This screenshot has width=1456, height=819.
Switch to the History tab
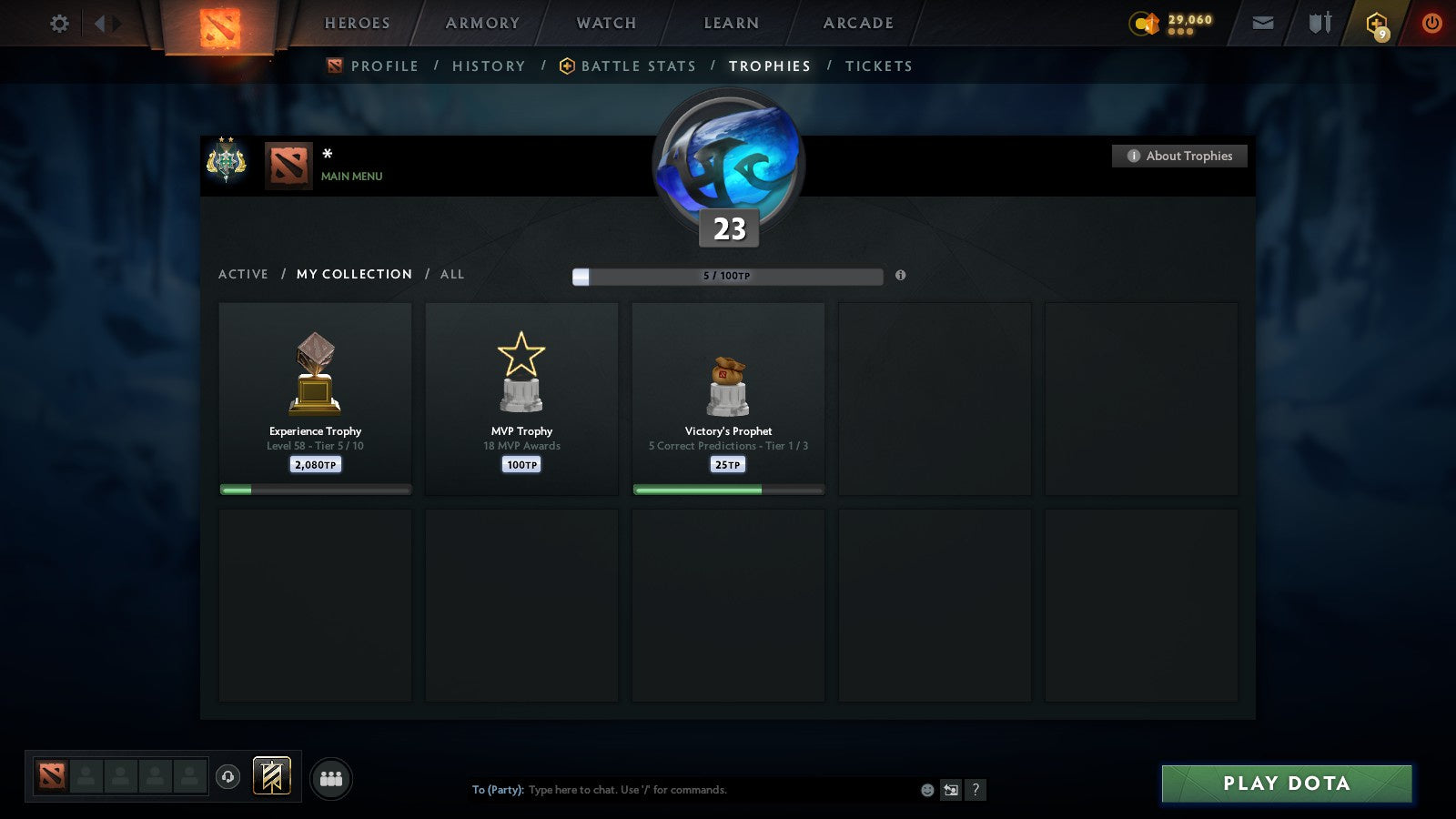[489, 66]
